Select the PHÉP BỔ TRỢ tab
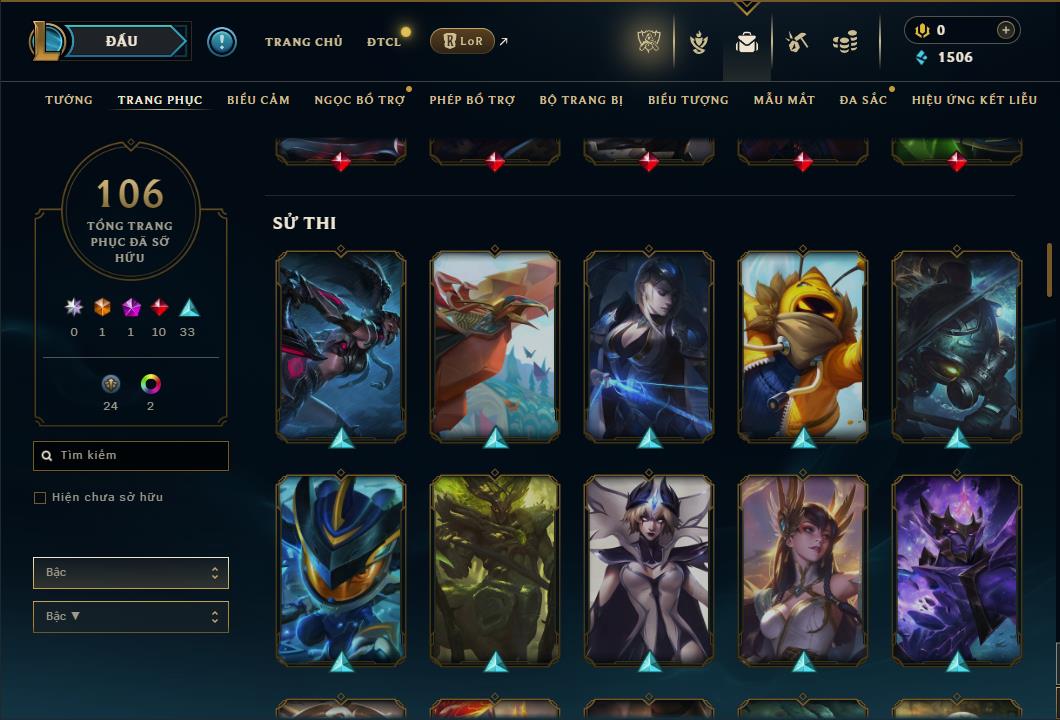This screenshot has height=720, width=1060. (472, 100)
